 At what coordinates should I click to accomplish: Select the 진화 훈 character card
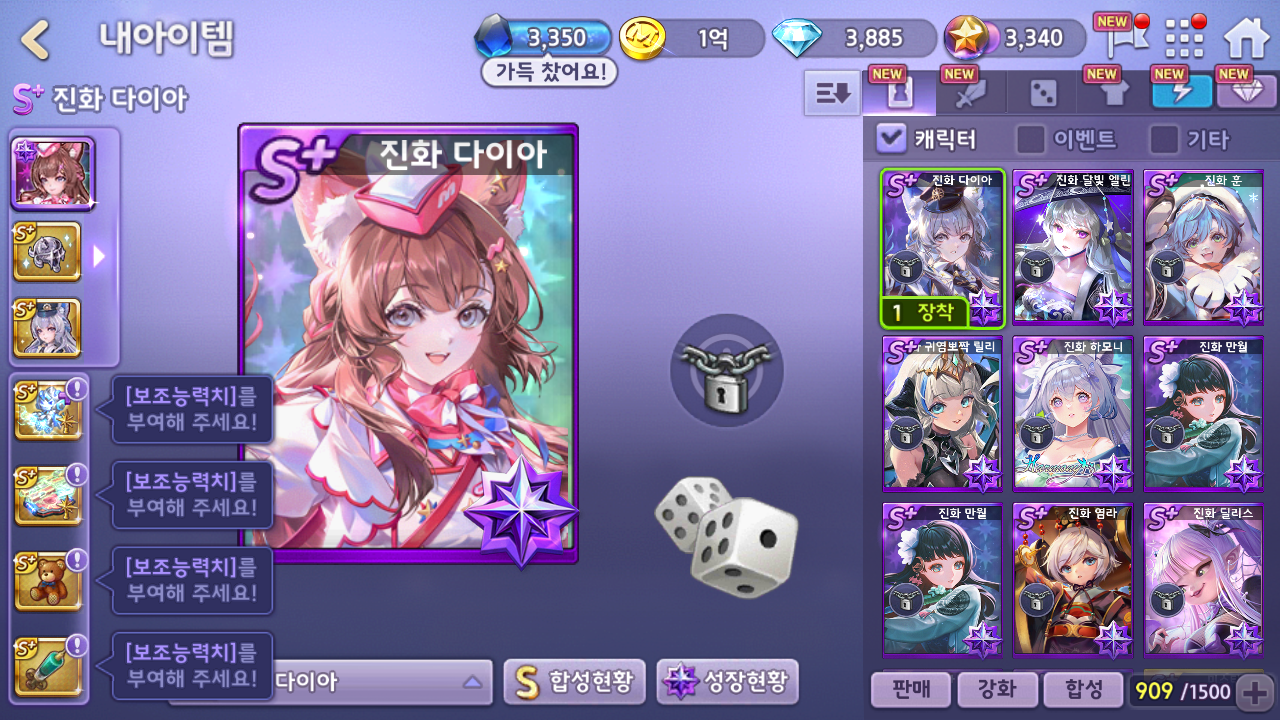click(1203, 247)
